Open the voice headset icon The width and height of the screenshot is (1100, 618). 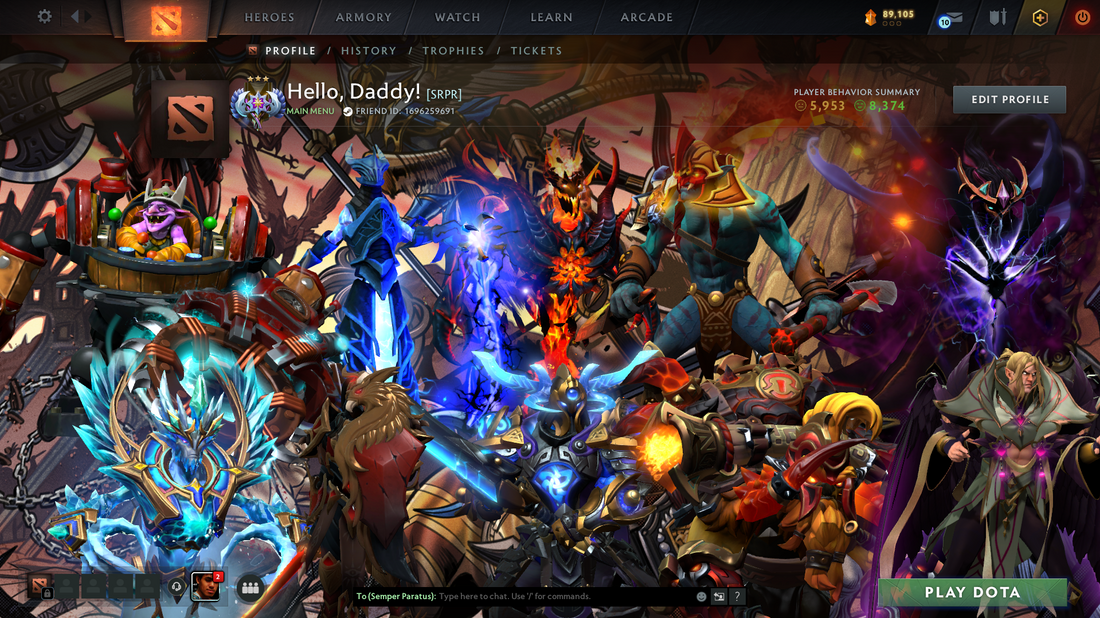[x=177, y=587]
